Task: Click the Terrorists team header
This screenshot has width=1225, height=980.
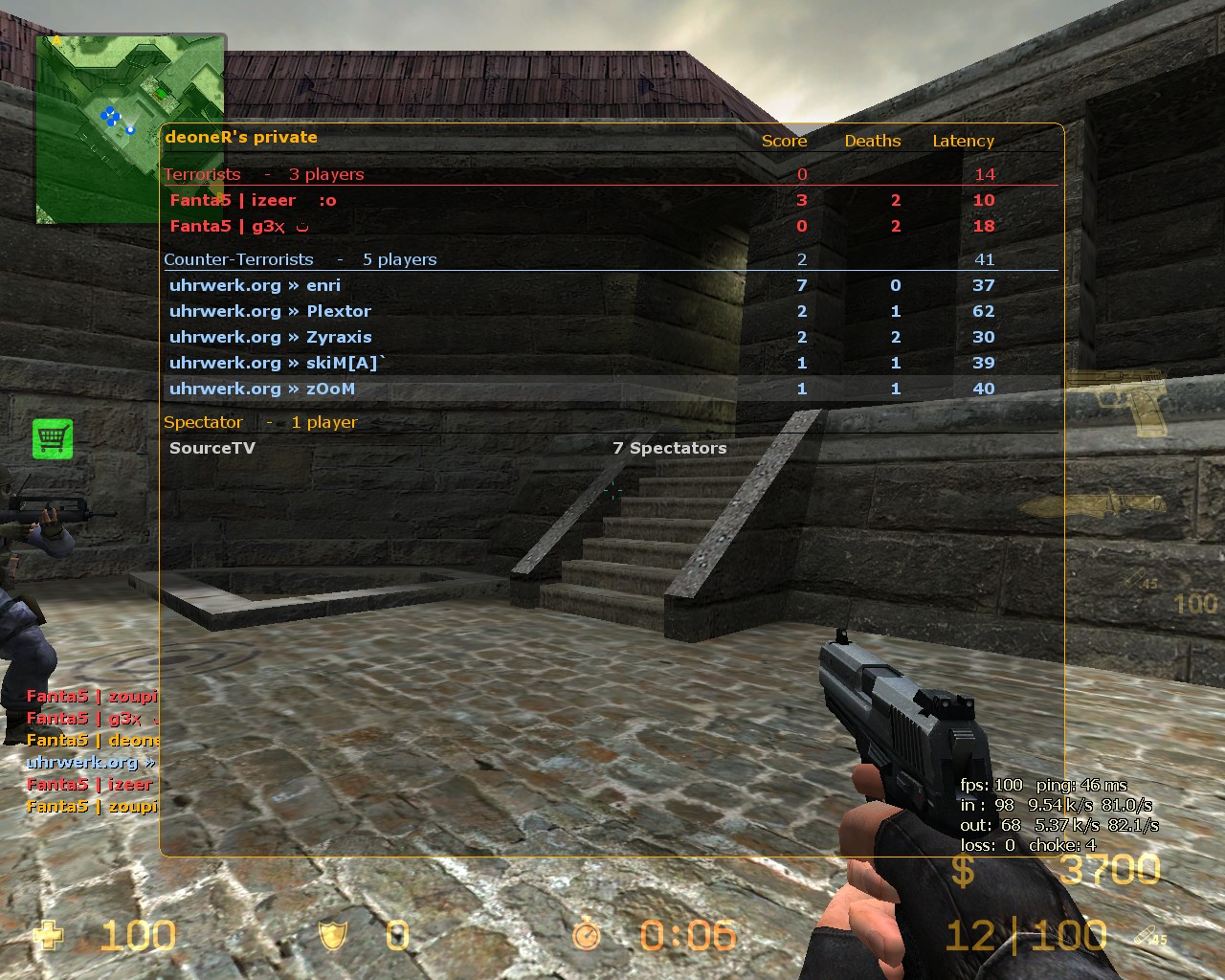Action: (202, 174)
